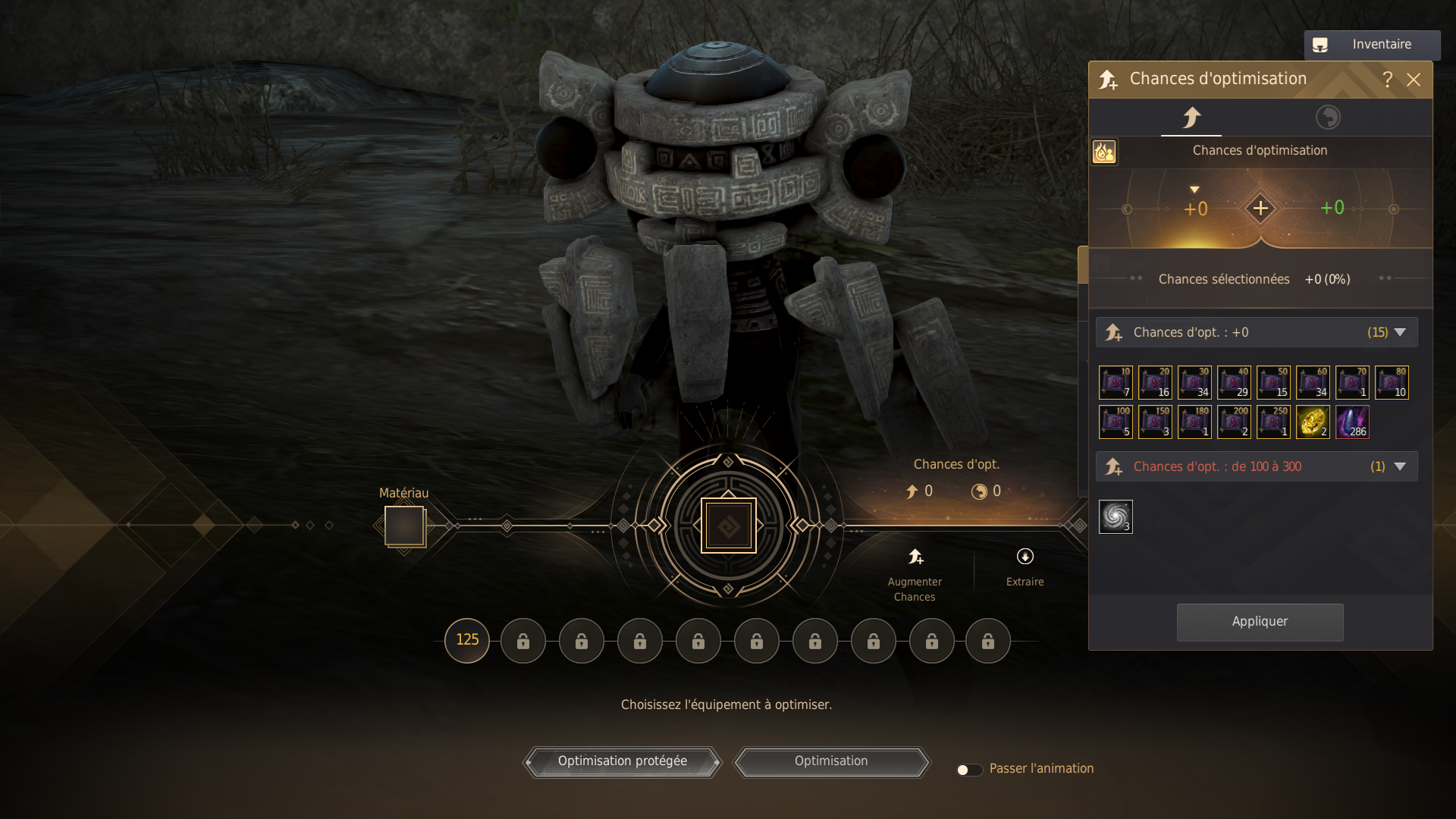This screenshot has height=819, width=1456.
Task: Select the +10 chance scroll item
Action: point(1116,382)
